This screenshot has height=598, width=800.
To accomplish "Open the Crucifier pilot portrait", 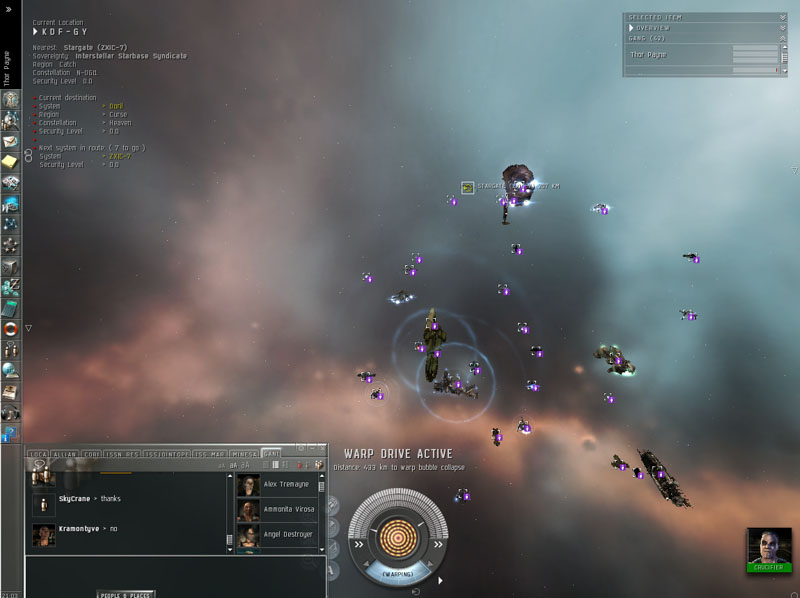I will [769, 546].
